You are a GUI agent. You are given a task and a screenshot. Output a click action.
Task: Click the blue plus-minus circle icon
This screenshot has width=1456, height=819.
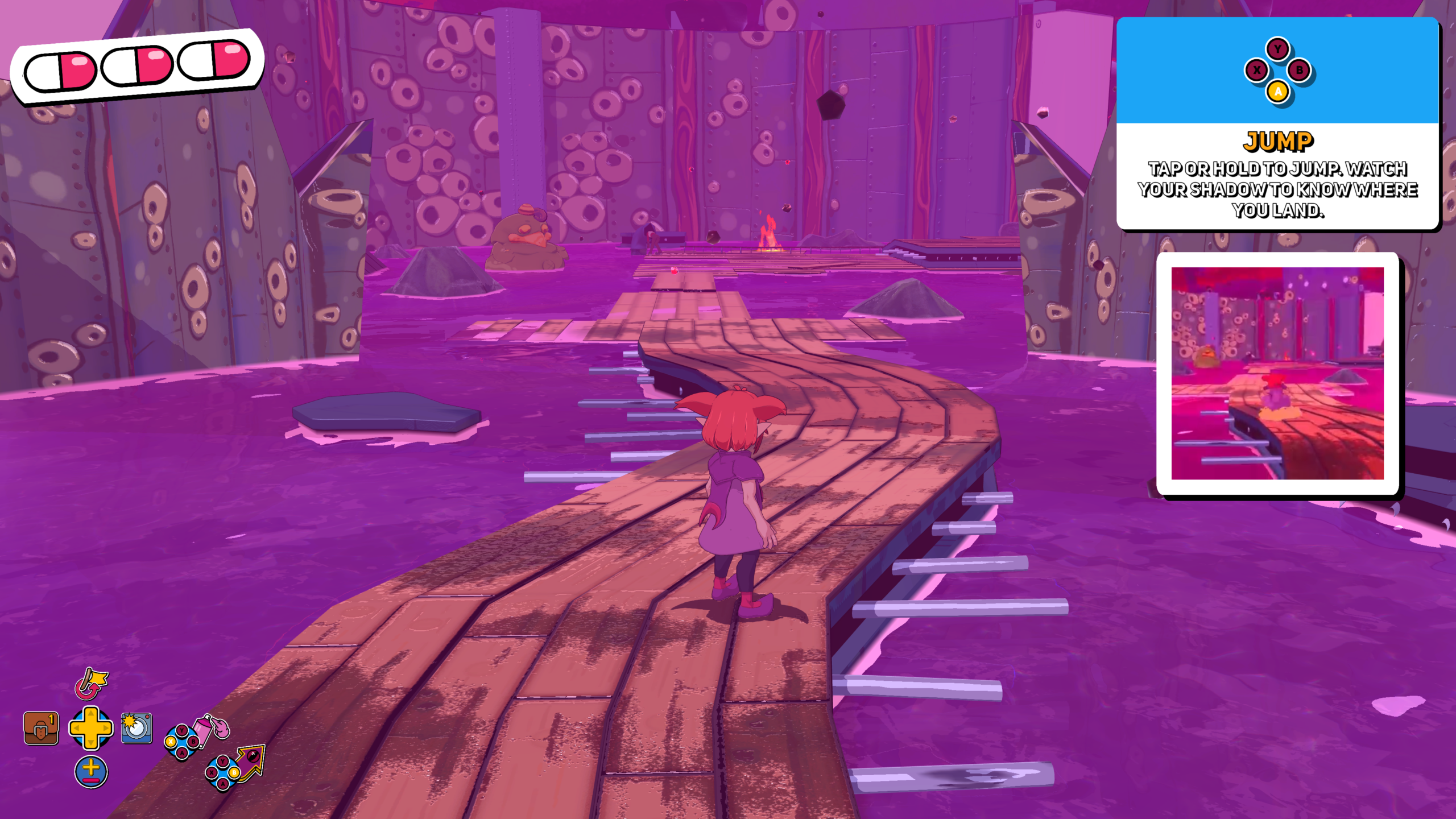91,772
